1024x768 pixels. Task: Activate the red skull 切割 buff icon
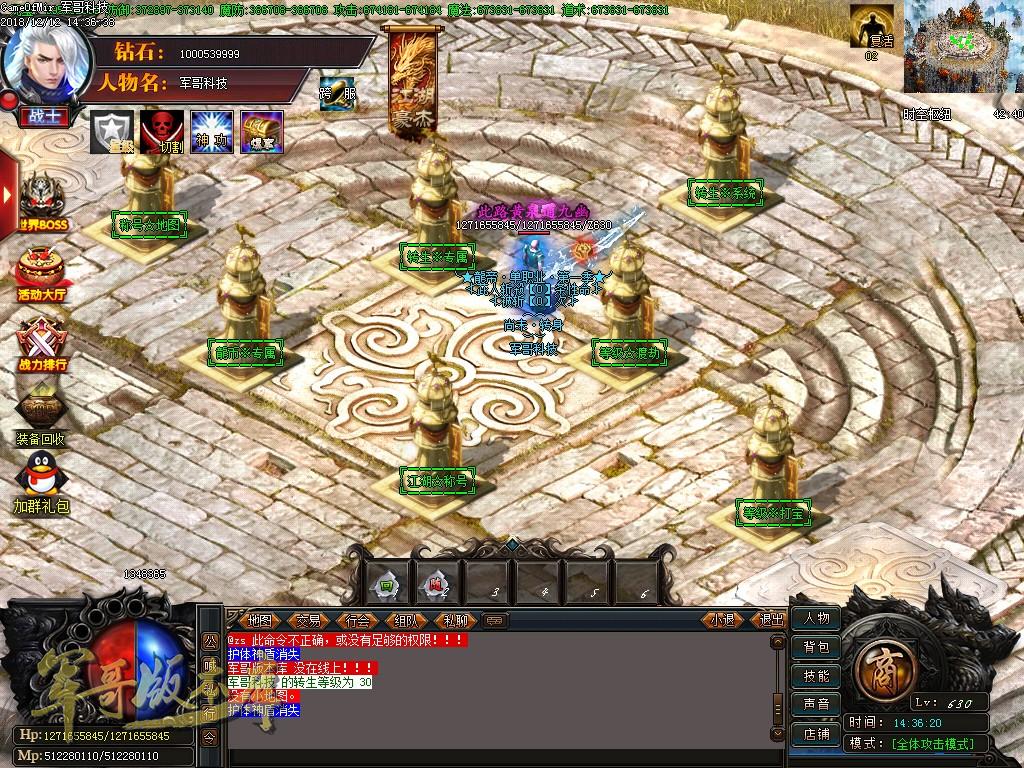click(x=161, y=131)
